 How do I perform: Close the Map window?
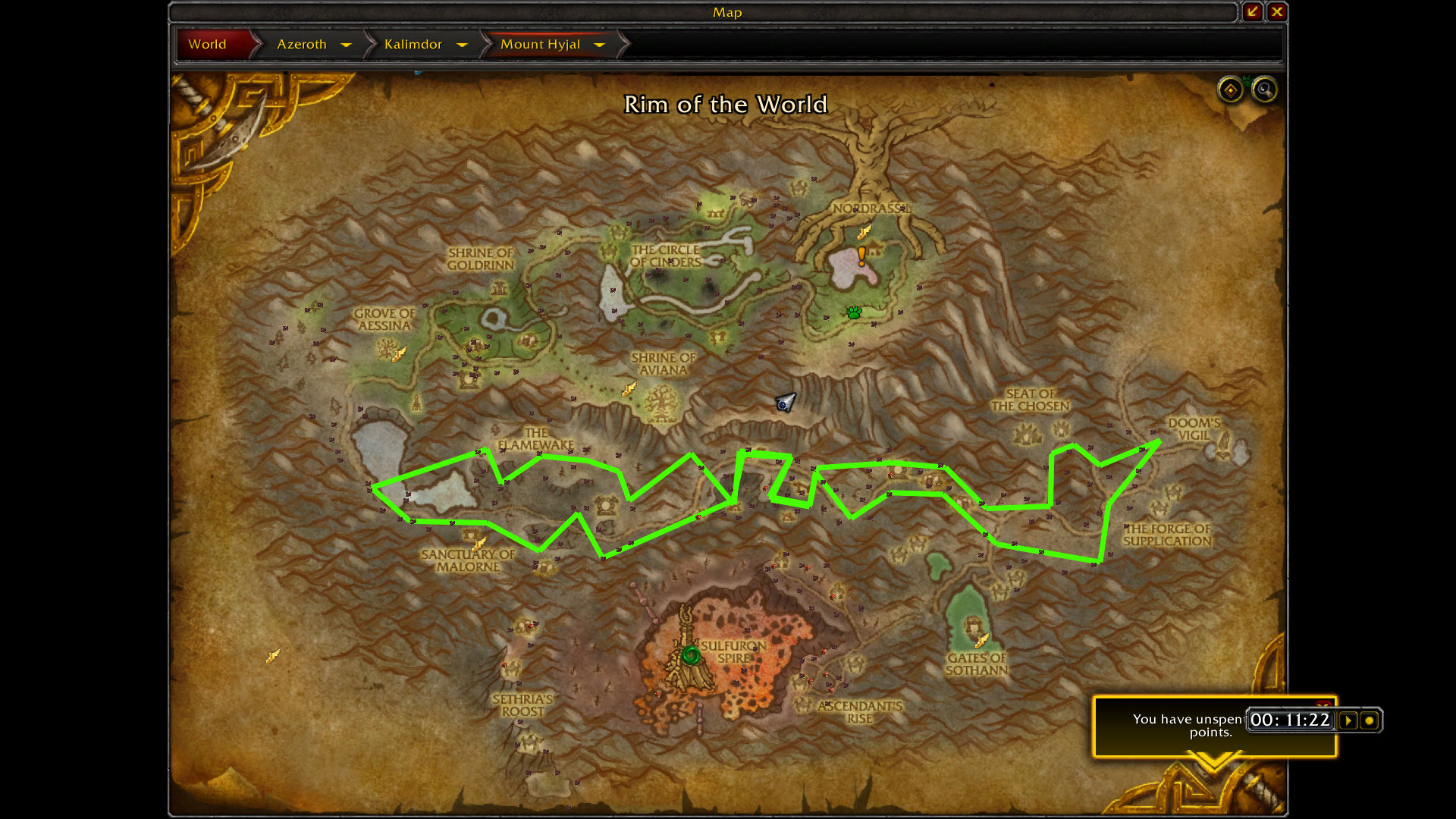point(1278,11)
